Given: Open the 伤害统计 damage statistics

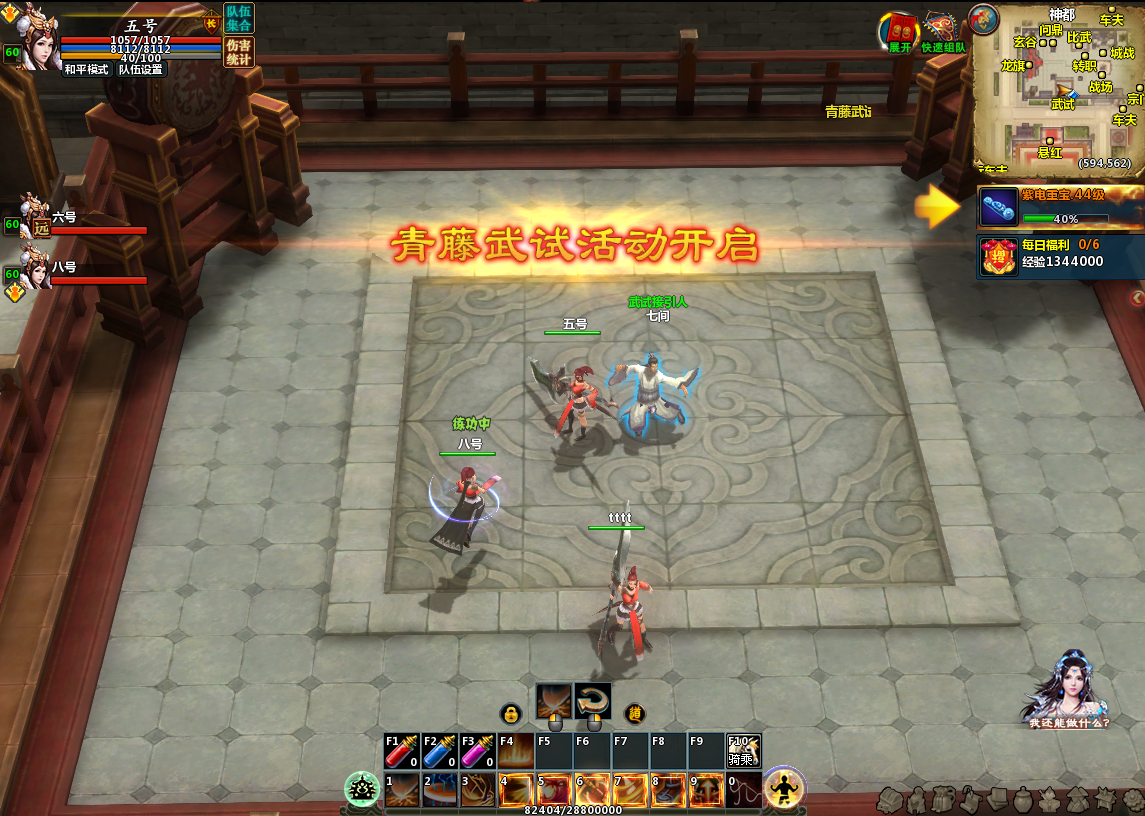Looking at the screenshot, I should (x=239, y=52).
